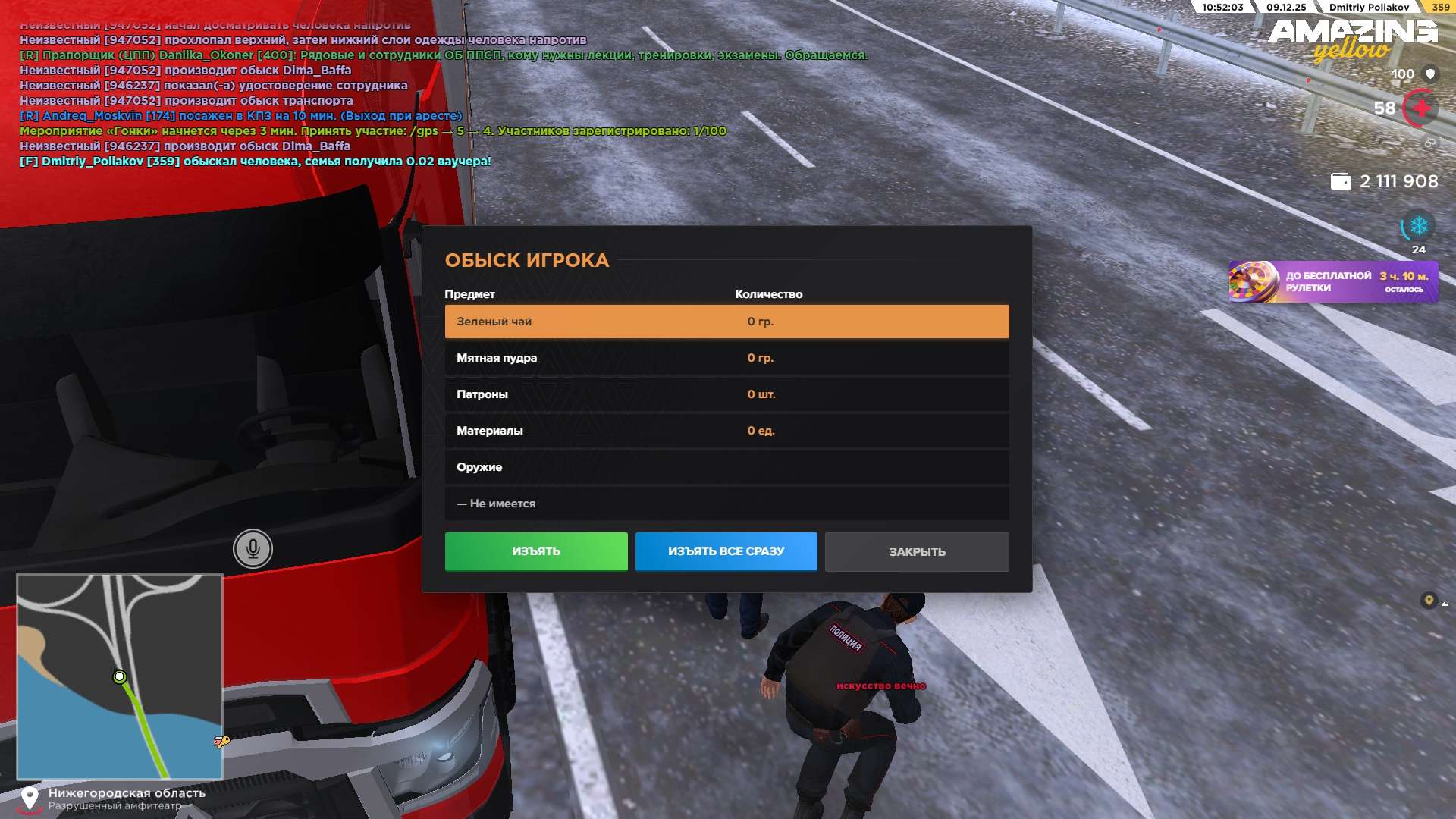Confiscate everything with ИЗЪЯТЬ ВСЕ СРАЗУ

[x=726, y=551]
